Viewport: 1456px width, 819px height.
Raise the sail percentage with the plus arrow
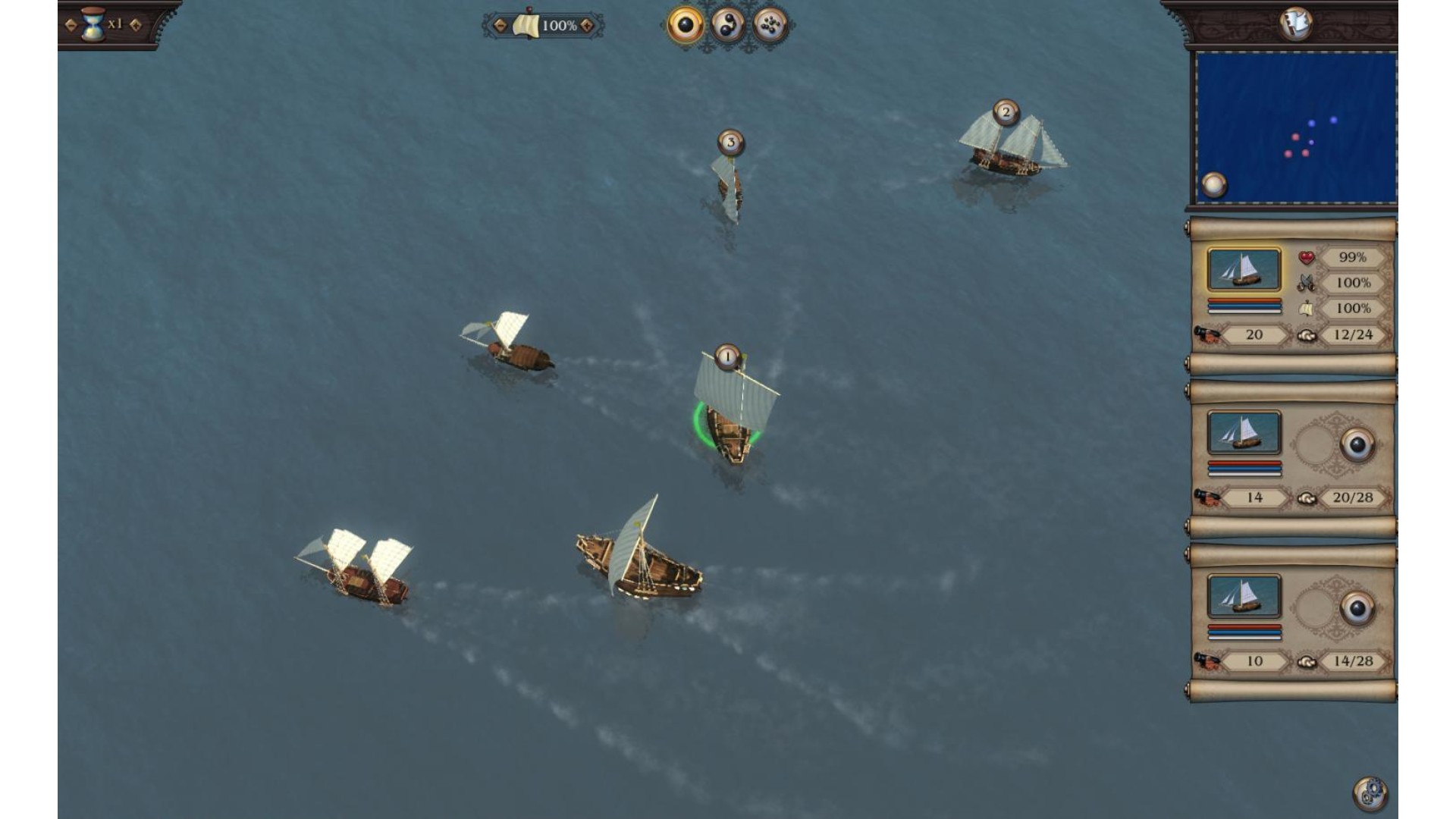[x=586, y=26]
